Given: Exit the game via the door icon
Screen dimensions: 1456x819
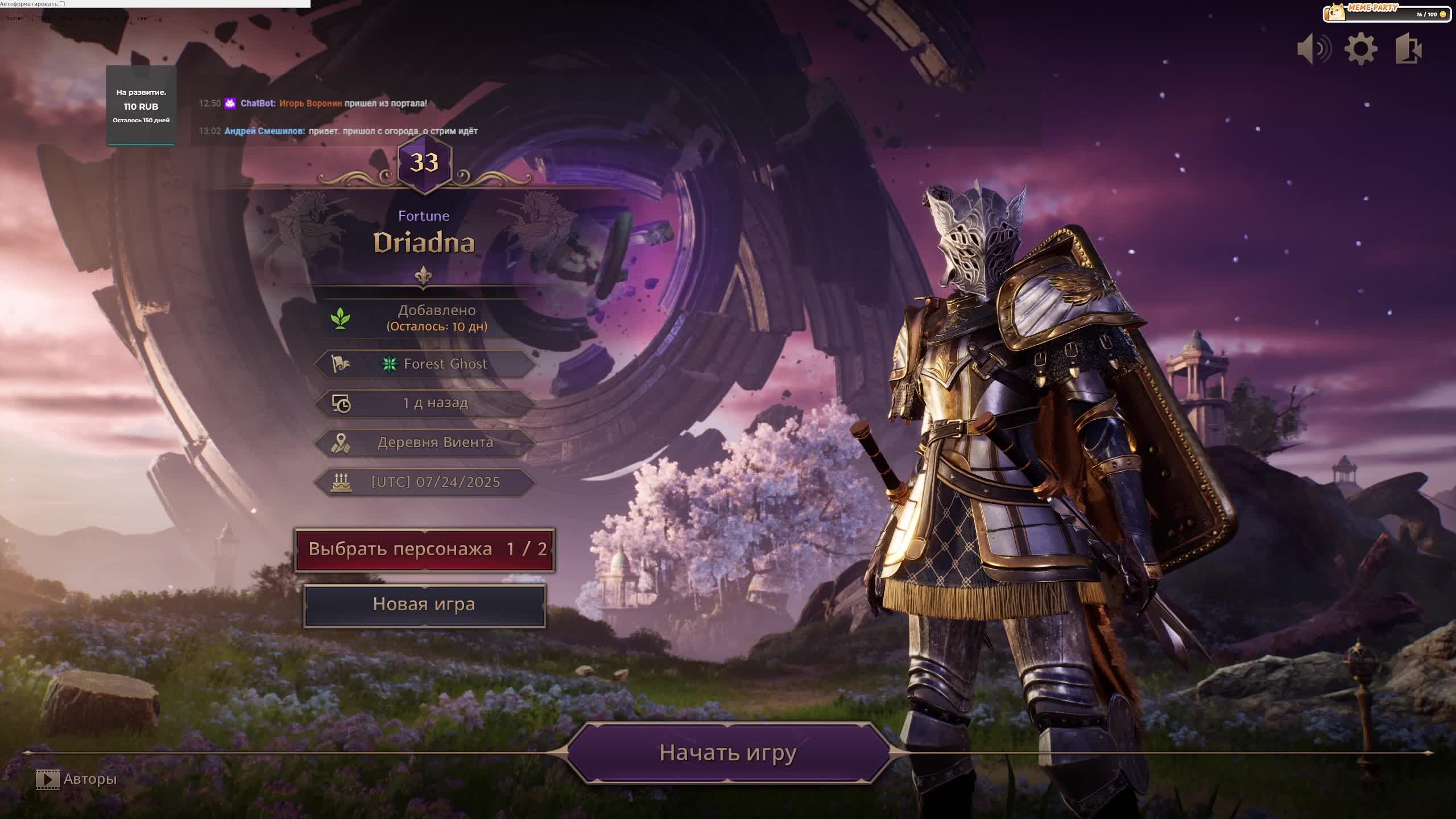Looking at the screenshot, I should click(1409, 49).
